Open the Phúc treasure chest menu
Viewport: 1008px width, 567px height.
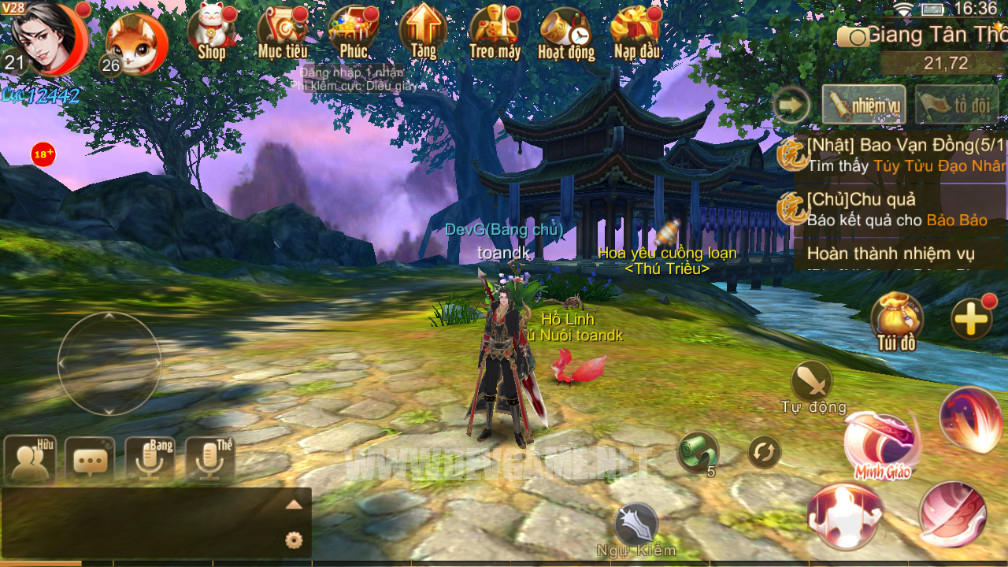(x=353, y=30)
